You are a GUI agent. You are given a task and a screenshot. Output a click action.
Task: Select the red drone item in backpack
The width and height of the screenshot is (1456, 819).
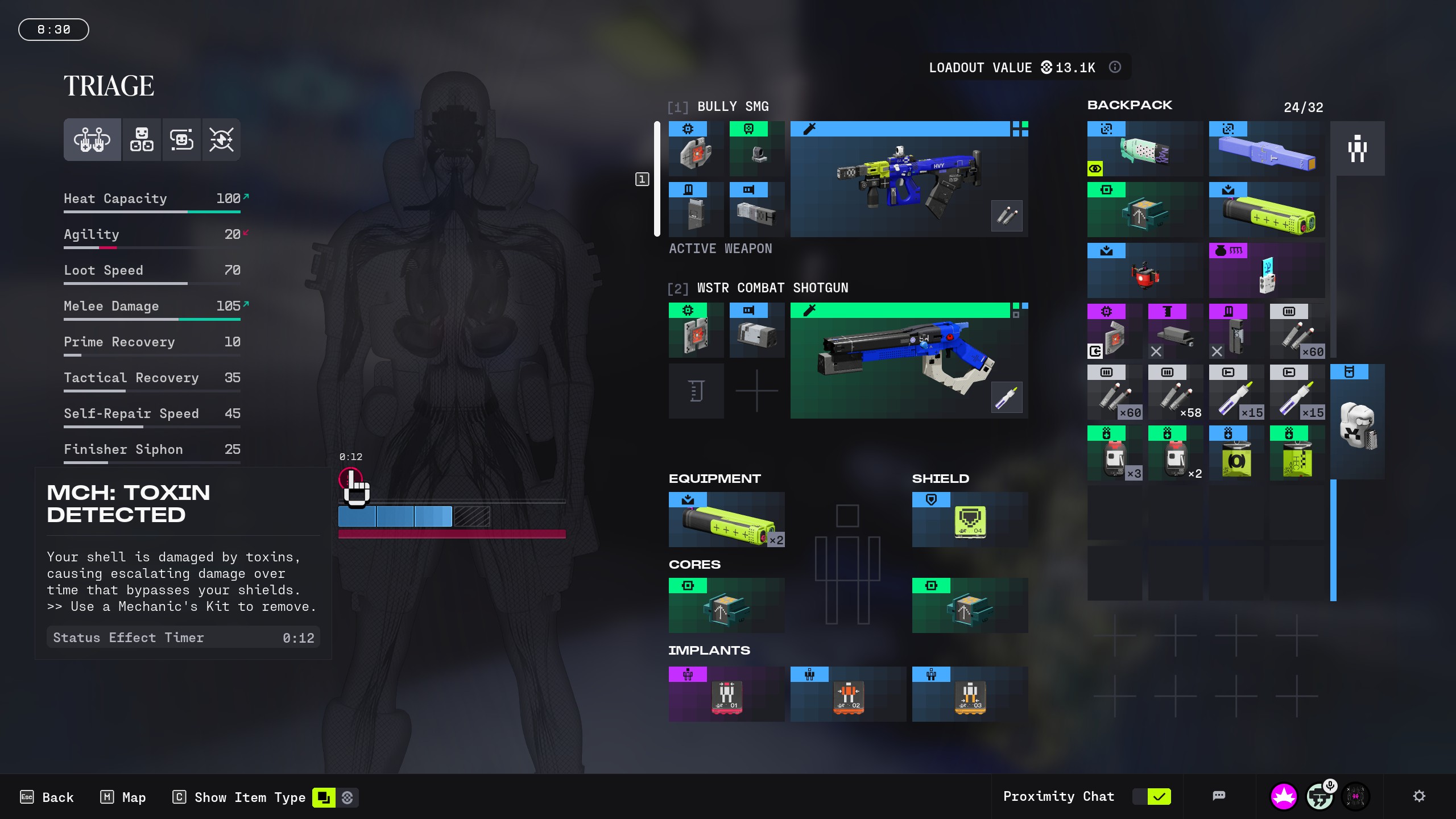[1144, 271]
